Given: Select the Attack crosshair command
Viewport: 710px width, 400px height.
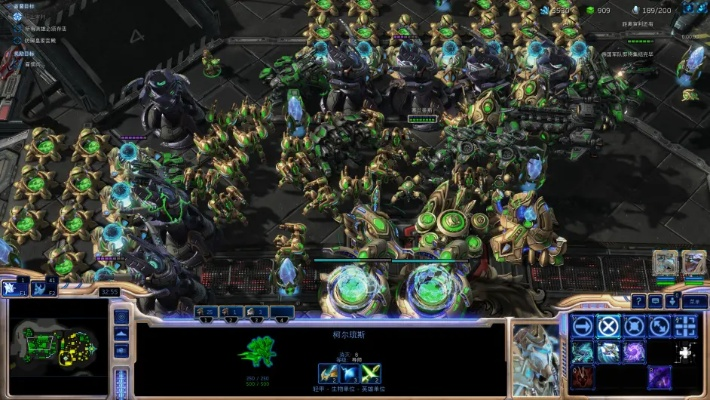Looking at the screenshot, I should (686, 326).
